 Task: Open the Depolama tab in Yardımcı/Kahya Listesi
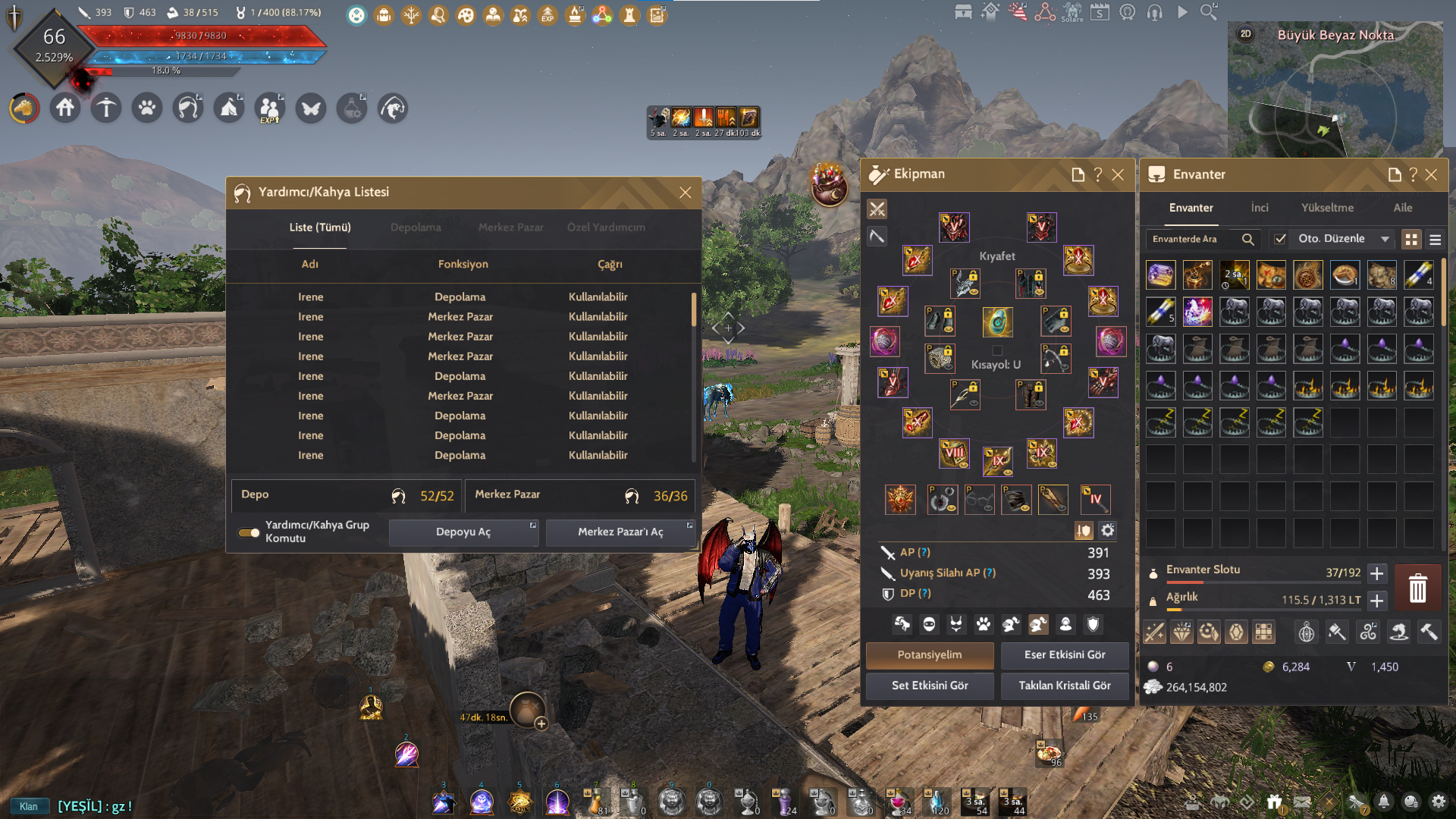(x=416, y=227)
